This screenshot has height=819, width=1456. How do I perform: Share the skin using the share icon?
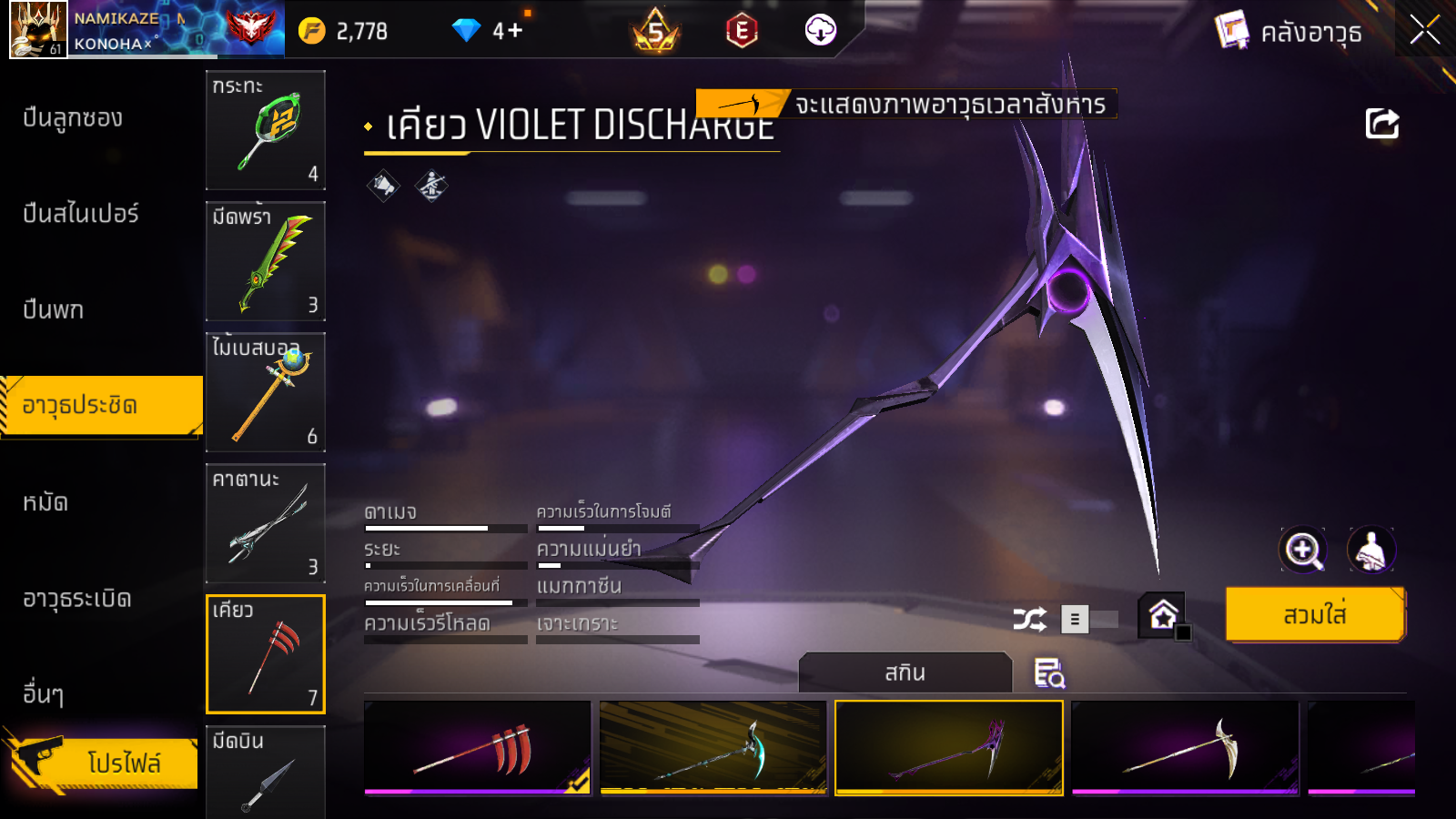click(x=1381, y=124)
